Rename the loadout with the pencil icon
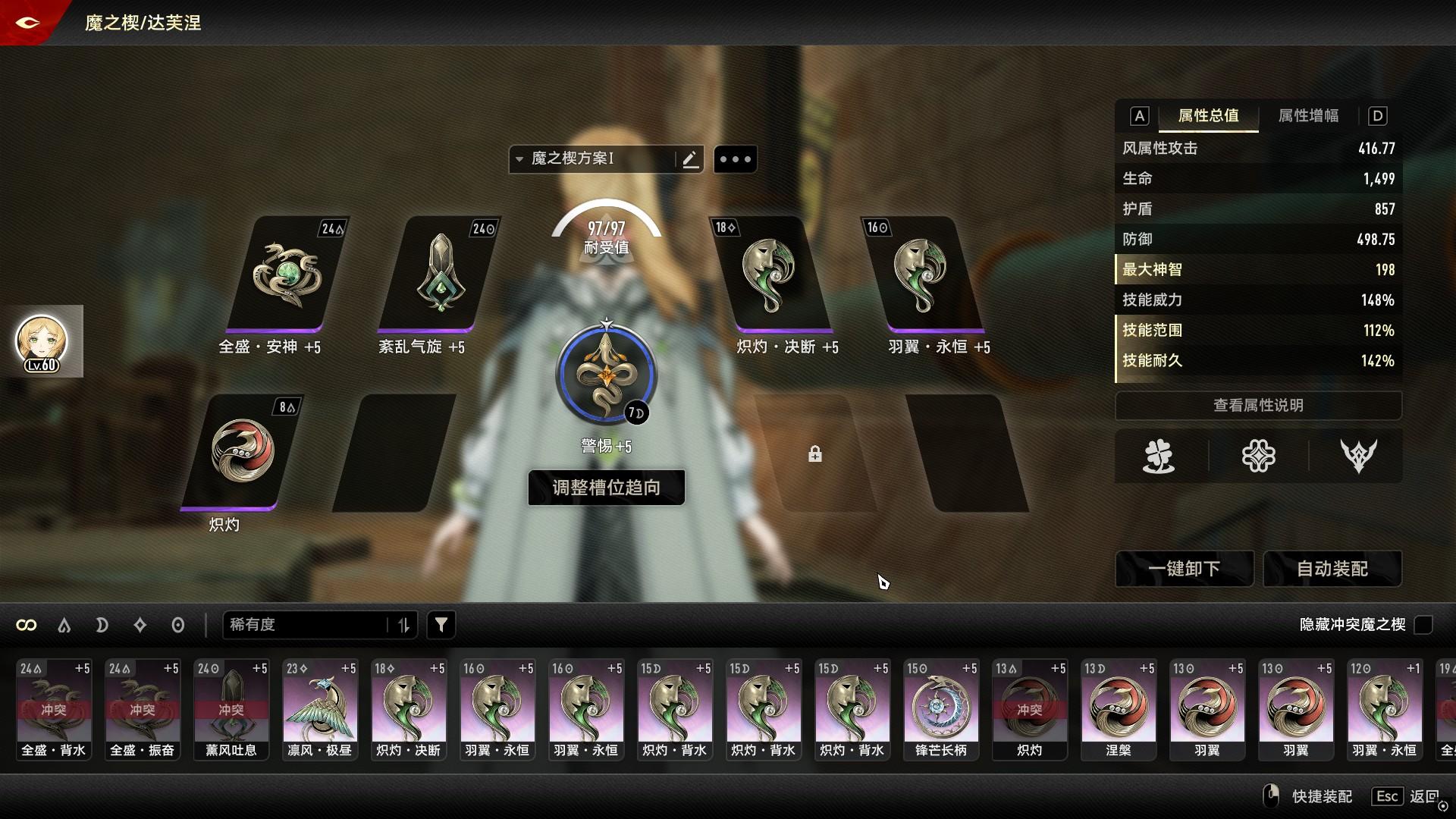 click(x=690, y=159)
